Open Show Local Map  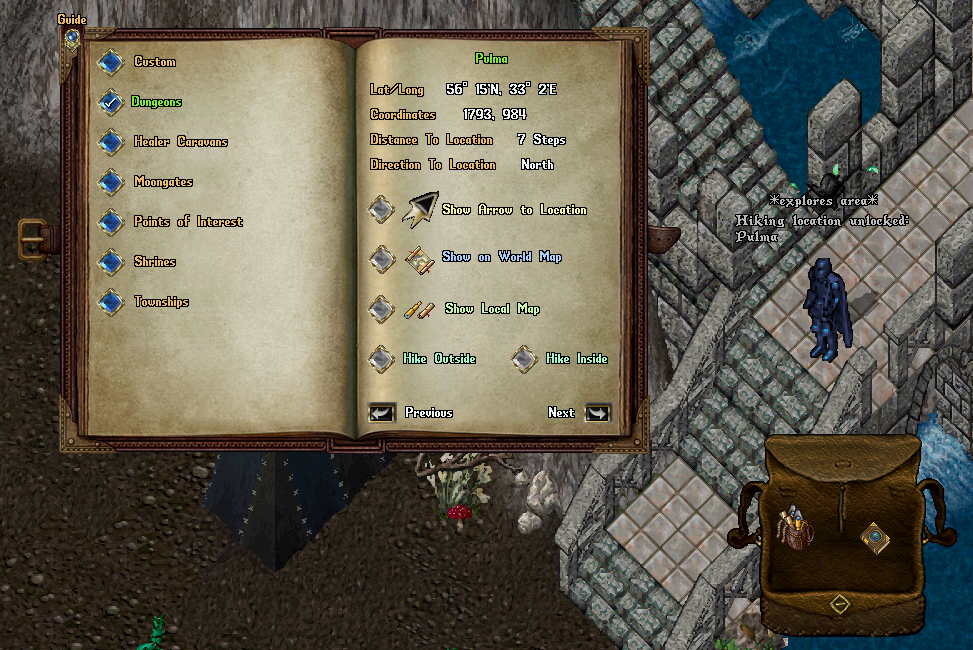[x=381, y=309]
